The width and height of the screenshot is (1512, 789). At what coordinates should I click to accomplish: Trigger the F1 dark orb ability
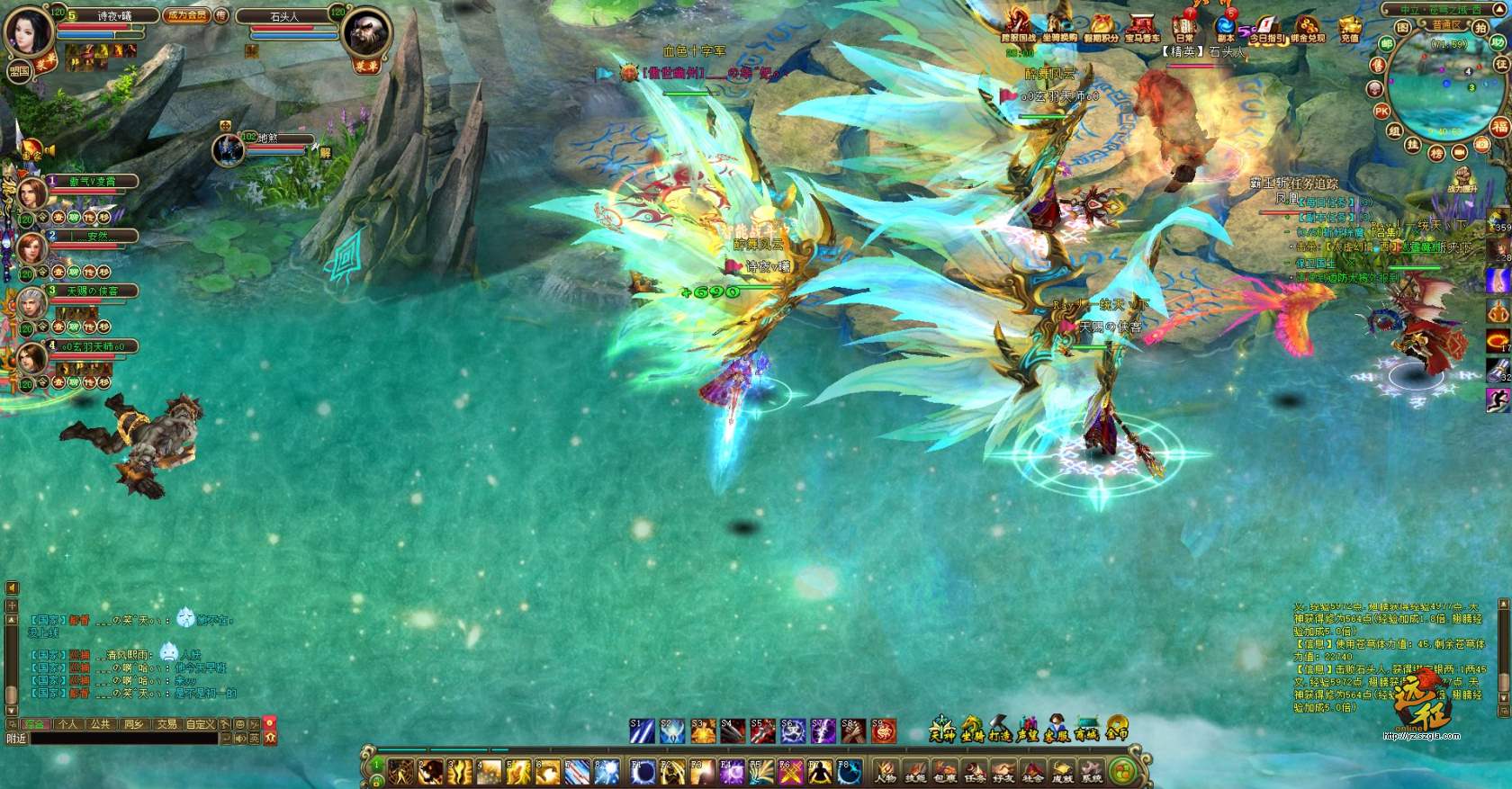643,771
